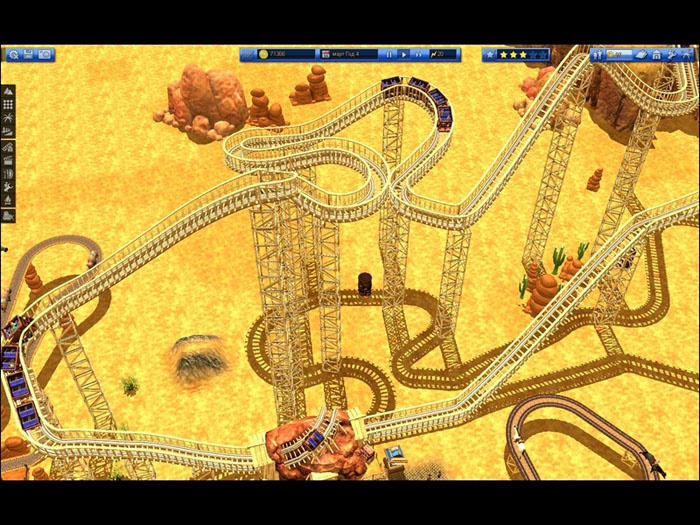Viewport: 700px width, 525px height.
Task: Open the game options menu icon
Action: [11, 55]
